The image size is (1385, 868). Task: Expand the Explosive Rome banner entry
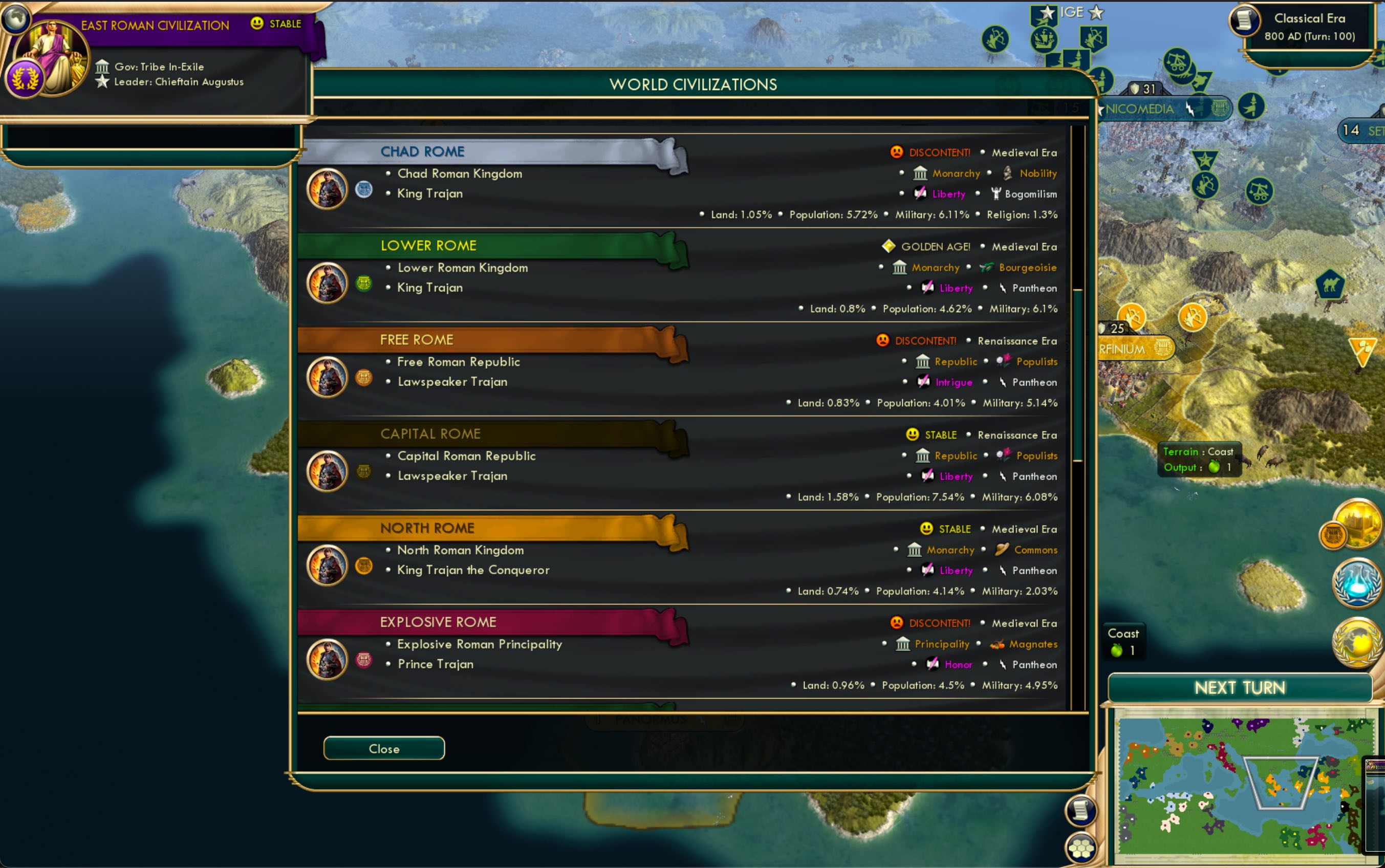point(438,621)
